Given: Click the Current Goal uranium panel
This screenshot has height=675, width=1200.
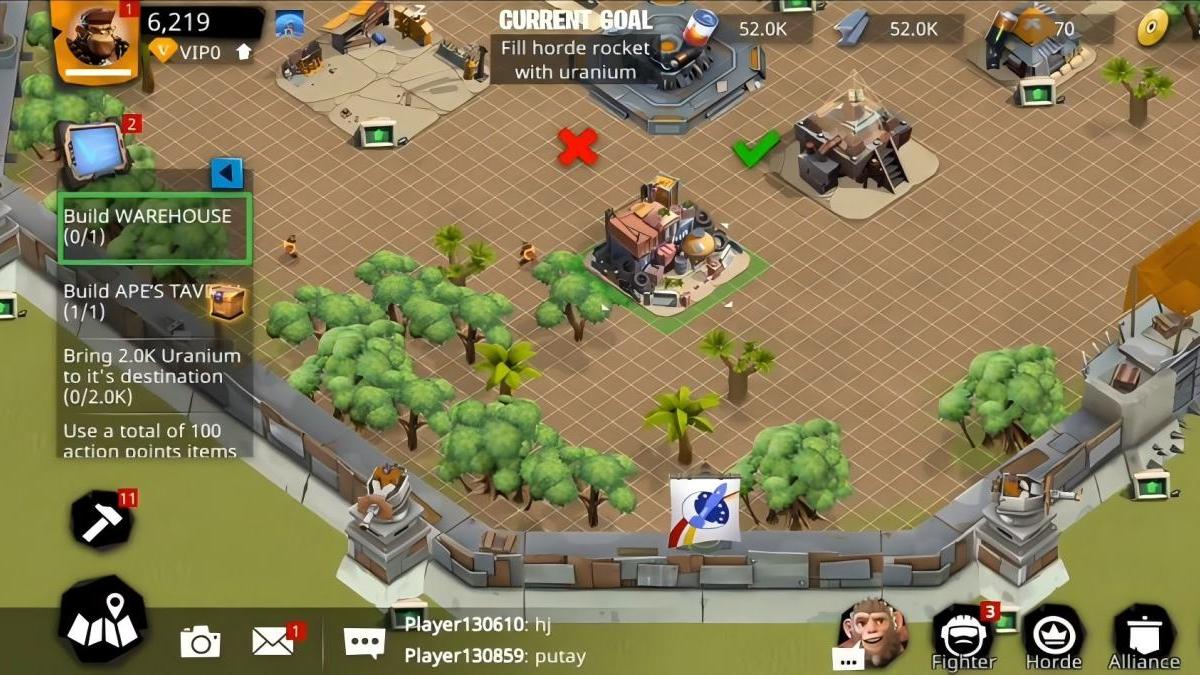Looking at the screenshot, I should 575,47.
